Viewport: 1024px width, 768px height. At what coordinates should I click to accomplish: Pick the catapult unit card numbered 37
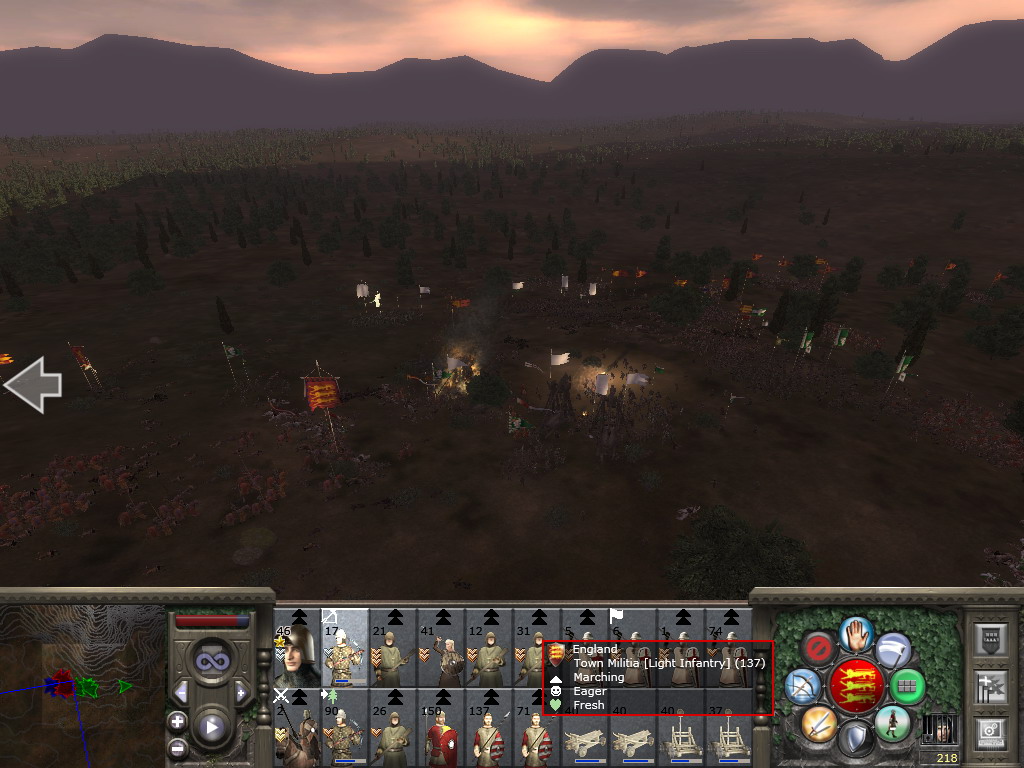tap(728, 728)
